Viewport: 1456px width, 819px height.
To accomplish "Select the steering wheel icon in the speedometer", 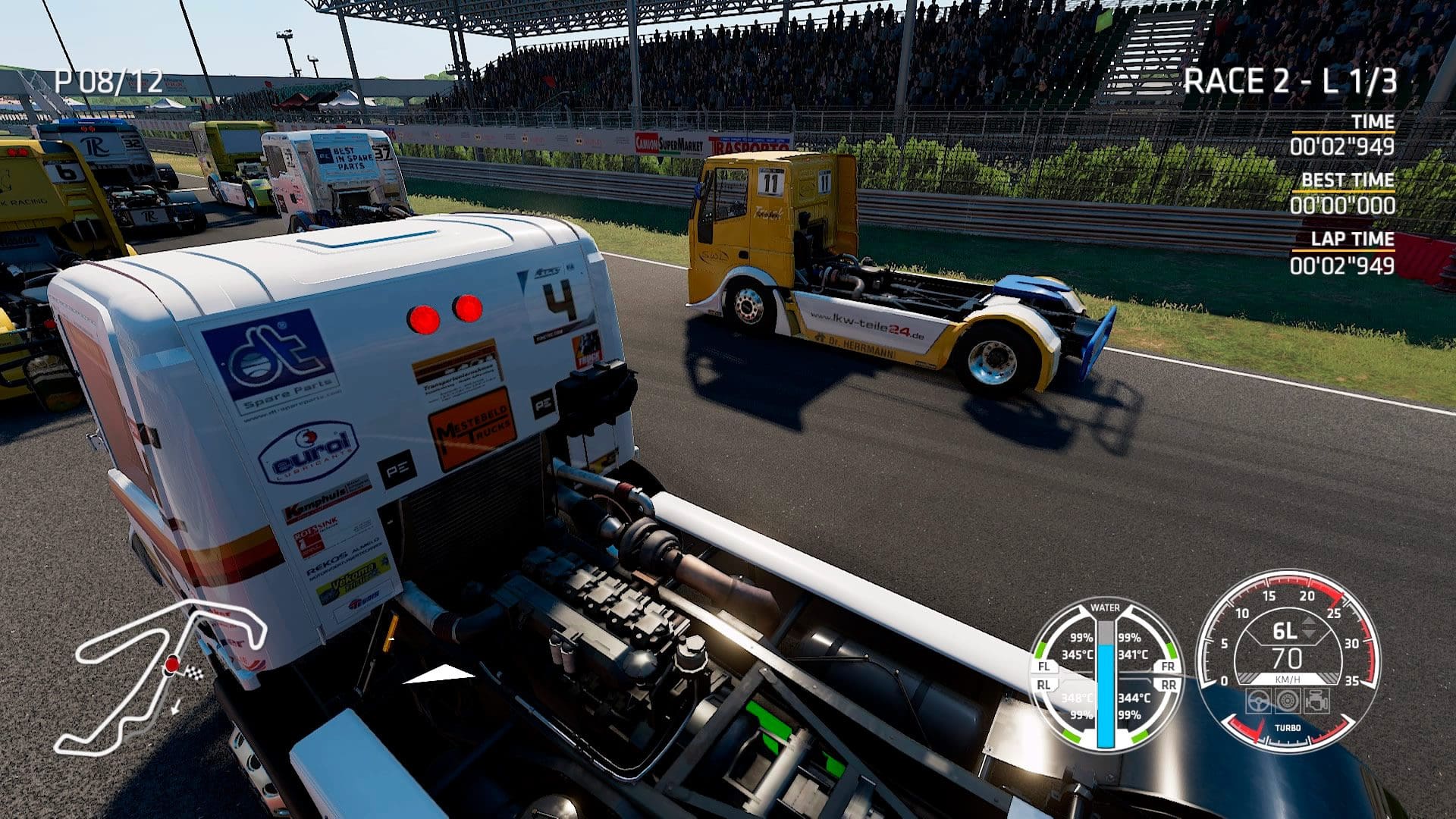I will coord(1258,701).
